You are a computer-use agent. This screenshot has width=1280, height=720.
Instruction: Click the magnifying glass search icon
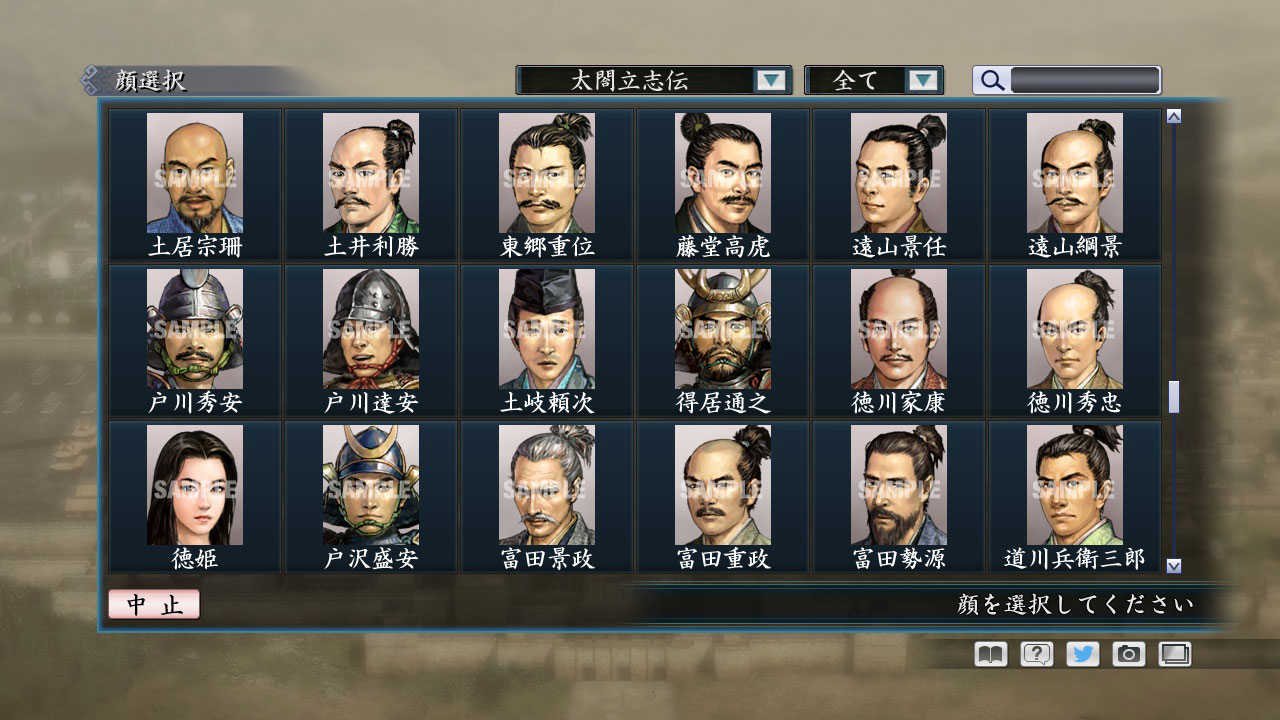point(990,80)
